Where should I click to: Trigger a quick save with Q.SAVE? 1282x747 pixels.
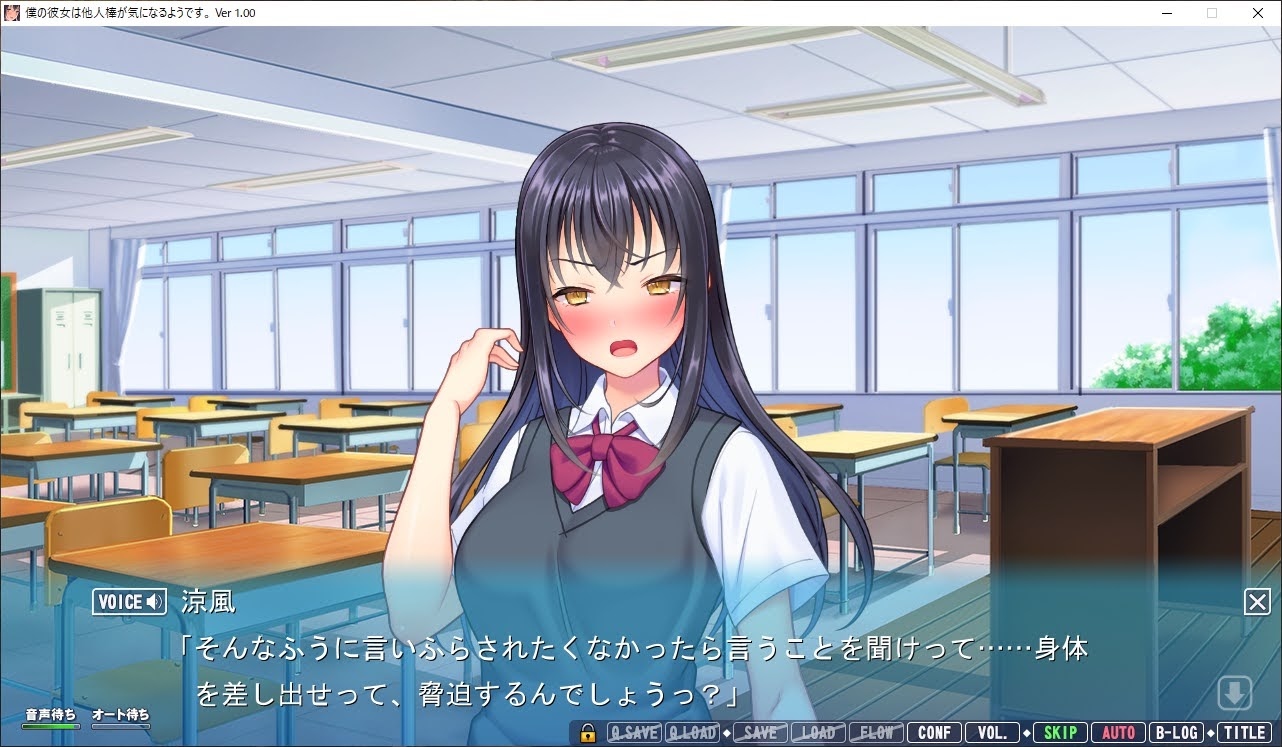[x=634, y=732]
